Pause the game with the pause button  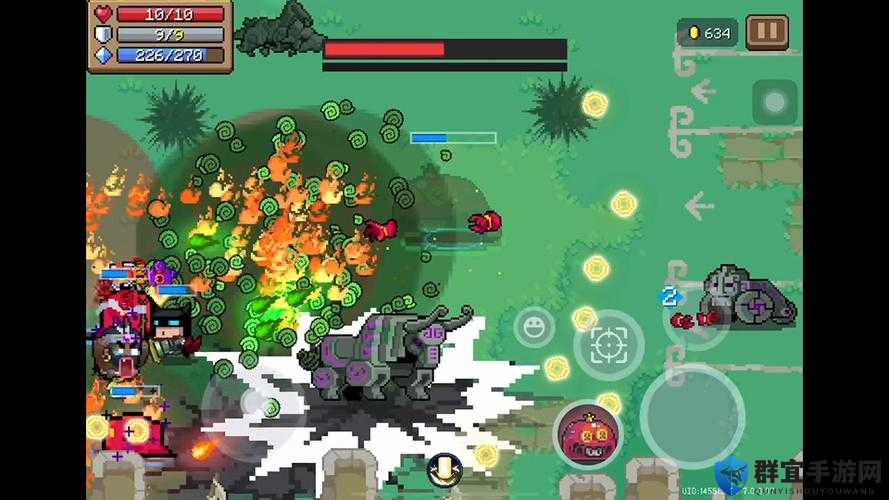(767, 32)
